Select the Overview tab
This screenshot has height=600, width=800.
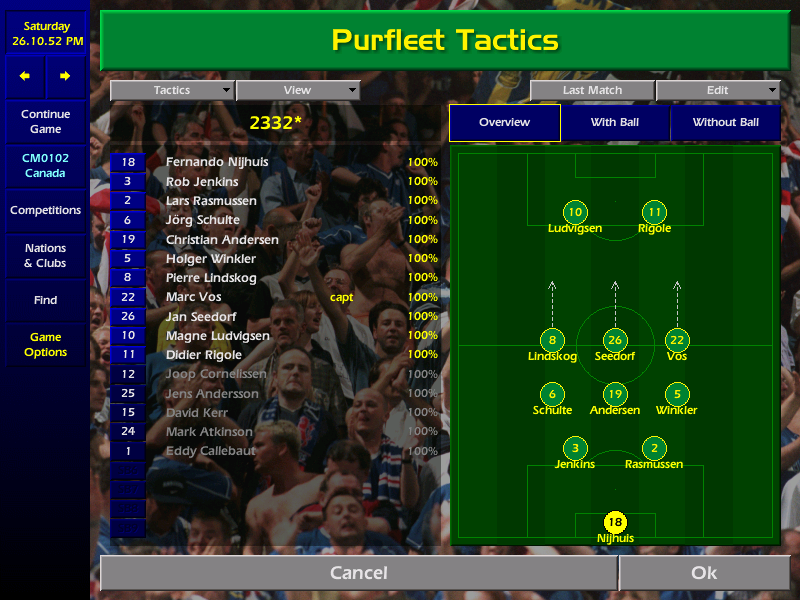coord(504,123)
